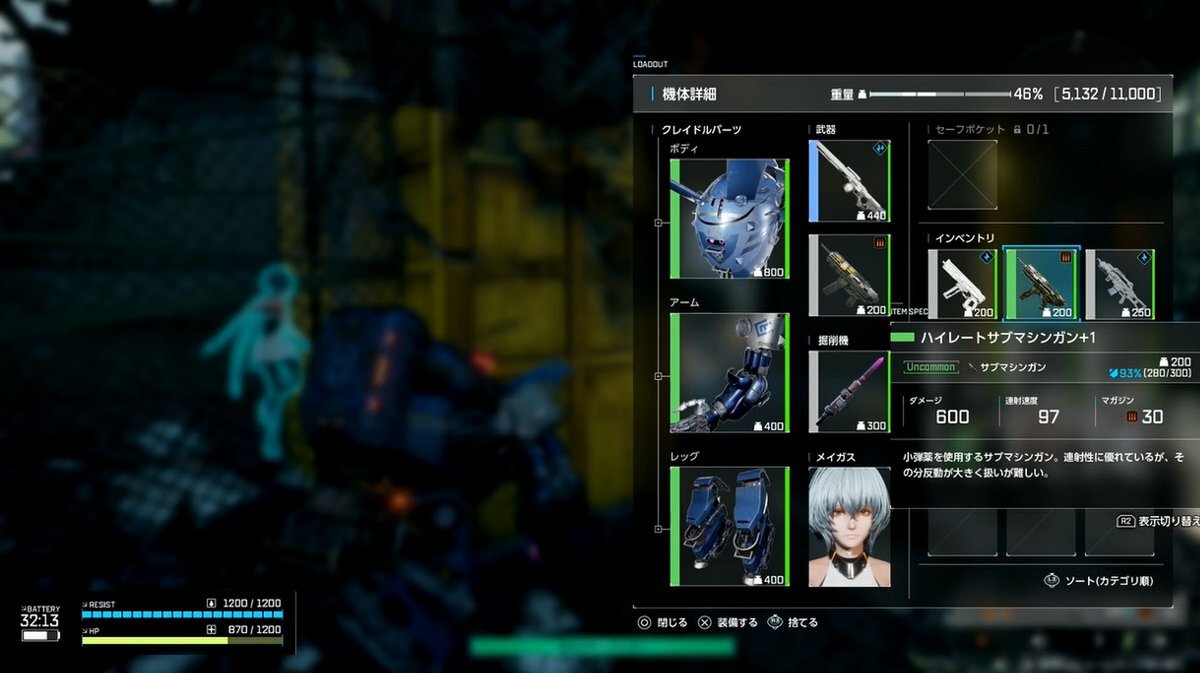Select the leg part slot under レッグ

730,526
